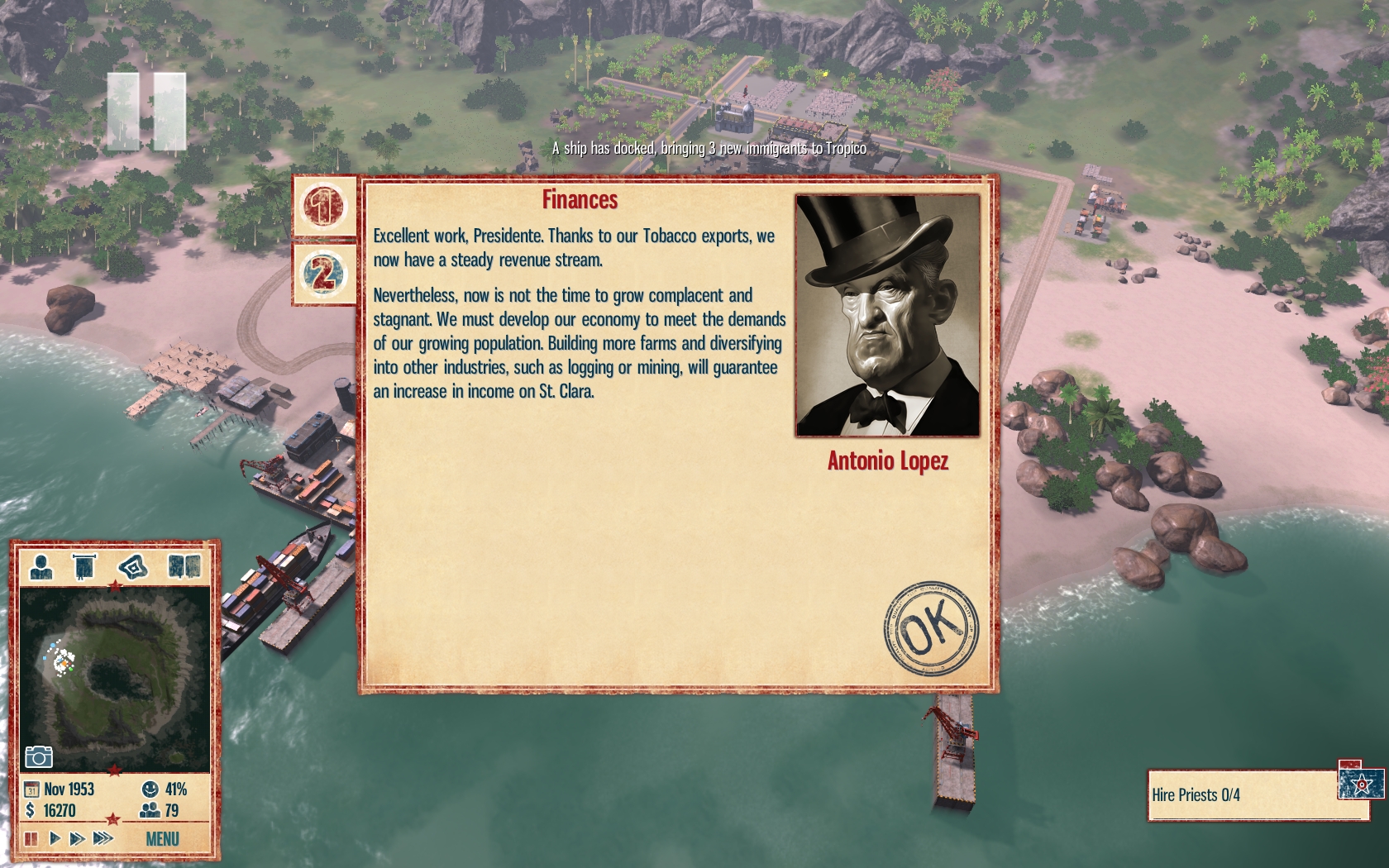Open the star flag icon by objectives
This screenshot has width=1389, height=868.
(x=1361, y=783)
